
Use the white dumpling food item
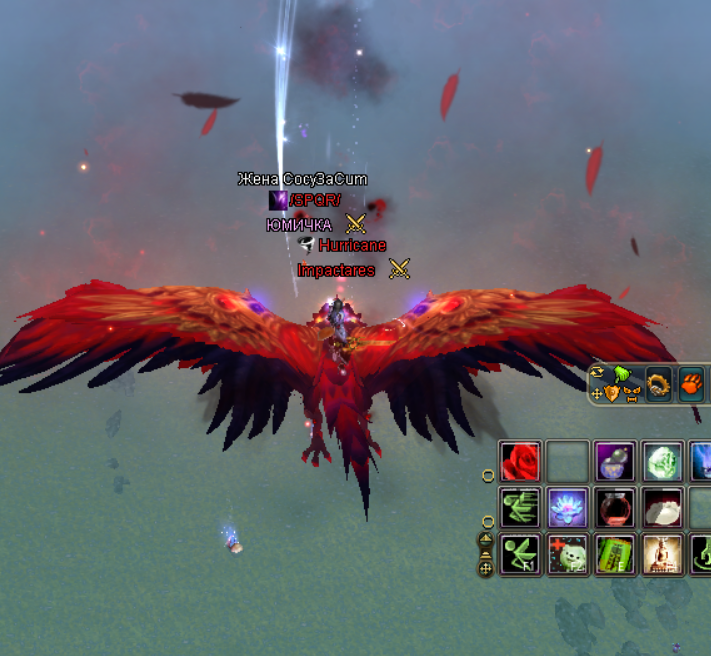tap(662, 507)
